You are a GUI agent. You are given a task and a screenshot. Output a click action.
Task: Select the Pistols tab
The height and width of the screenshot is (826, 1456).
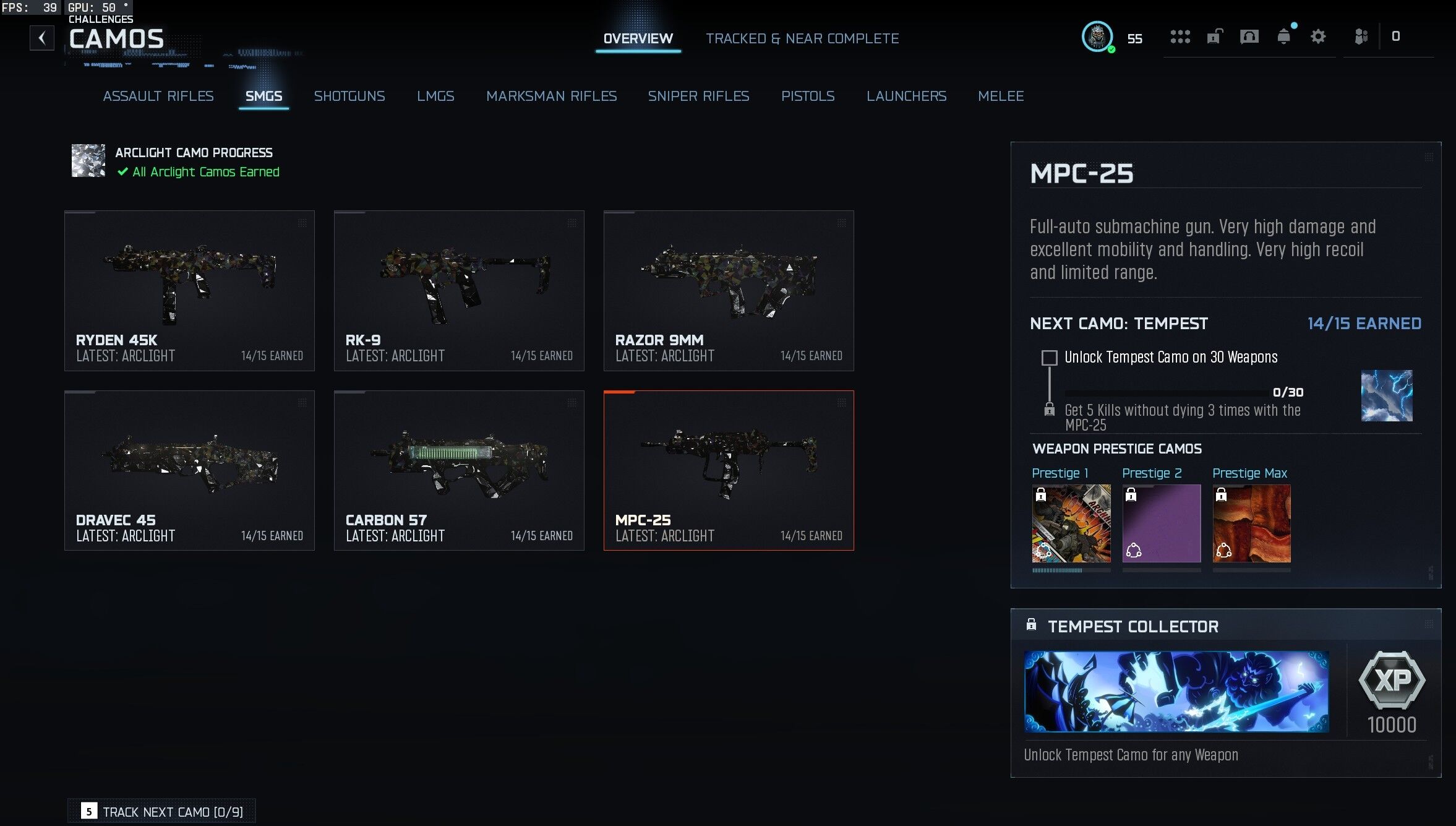pos(808,96)
